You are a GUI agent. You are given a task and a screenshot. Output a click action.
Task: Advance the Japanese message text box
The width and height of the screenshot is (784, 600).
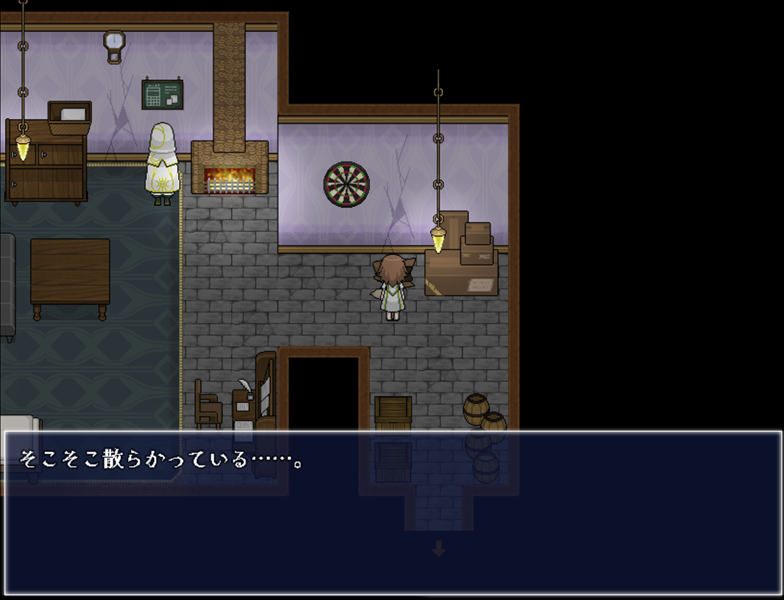tap(392, 510)
